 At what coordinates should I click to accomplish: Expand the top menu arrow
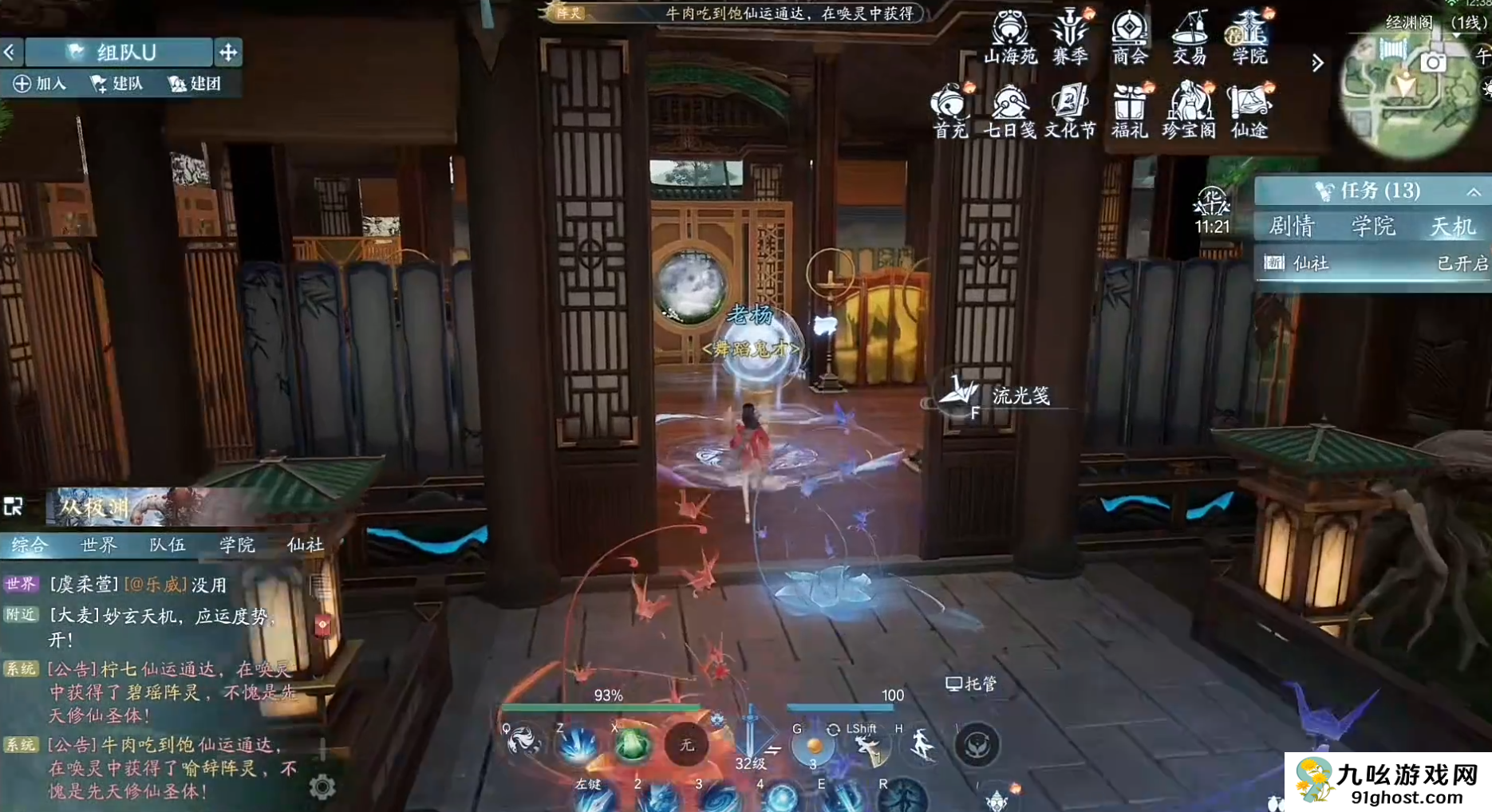coord(1317,62)
